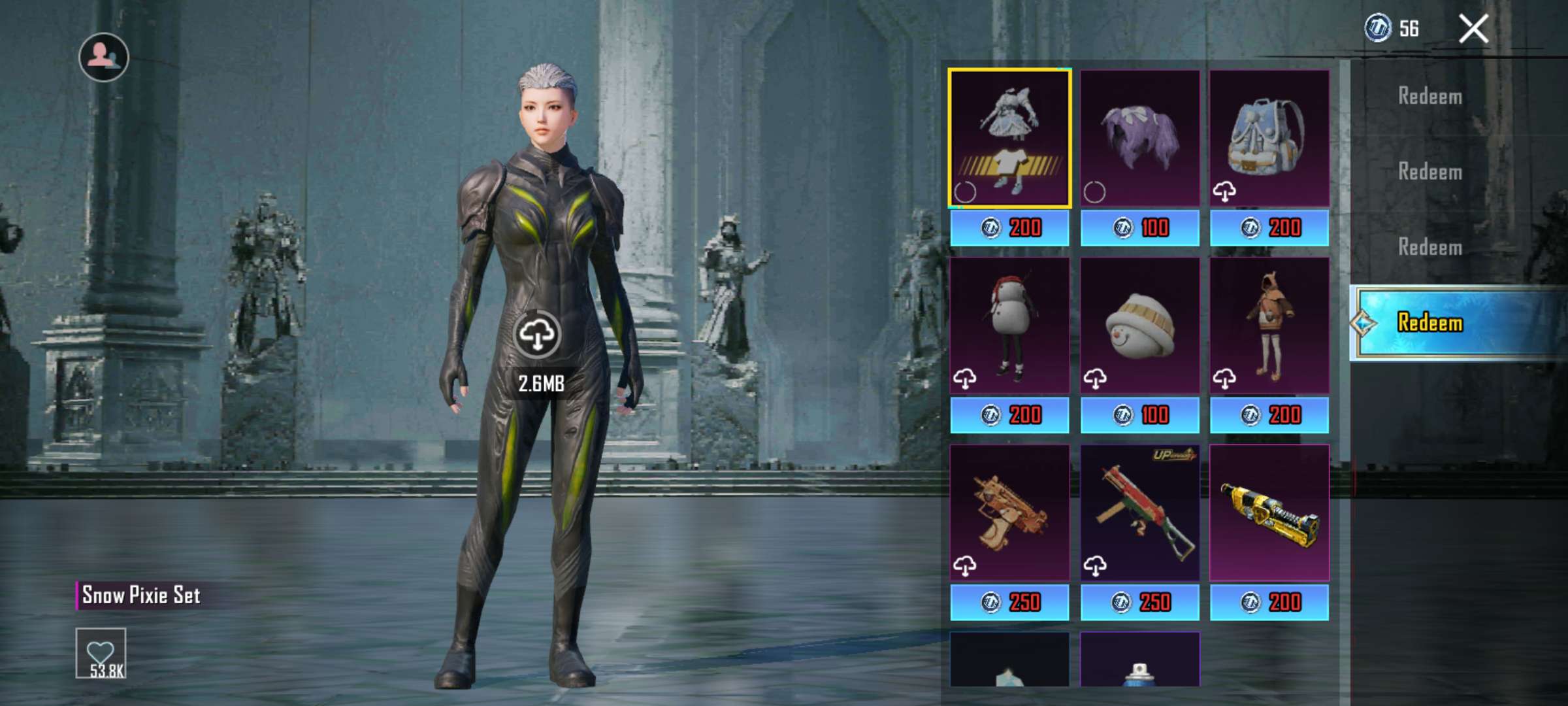
Task: Close the redeem shop screen
Action: point(1473,29)
